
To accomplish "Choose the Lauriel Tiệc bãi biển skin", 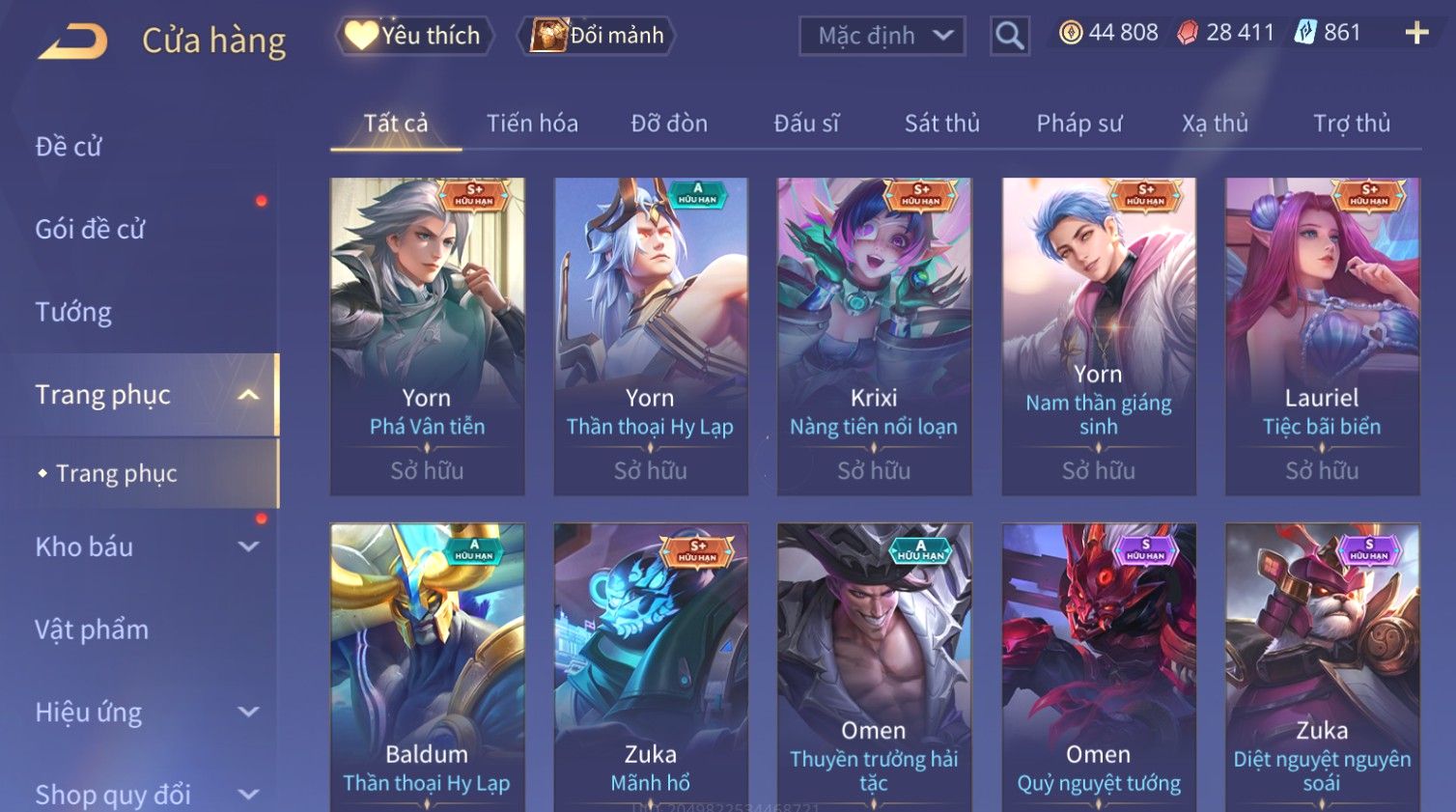I will pos(1322,335).
